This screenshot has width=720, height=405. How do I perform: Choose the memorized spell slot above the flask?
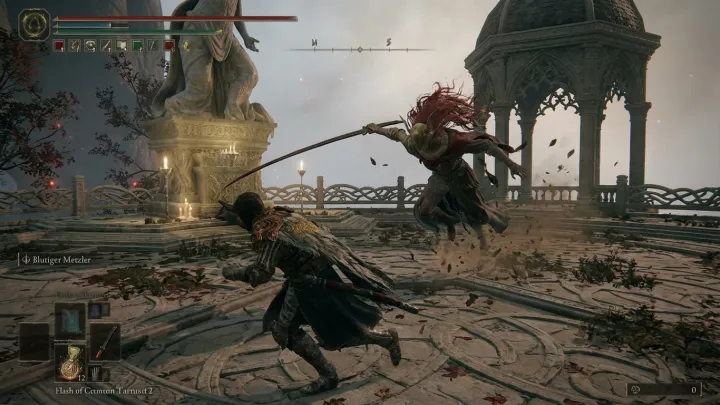click(x=71, y=320)
